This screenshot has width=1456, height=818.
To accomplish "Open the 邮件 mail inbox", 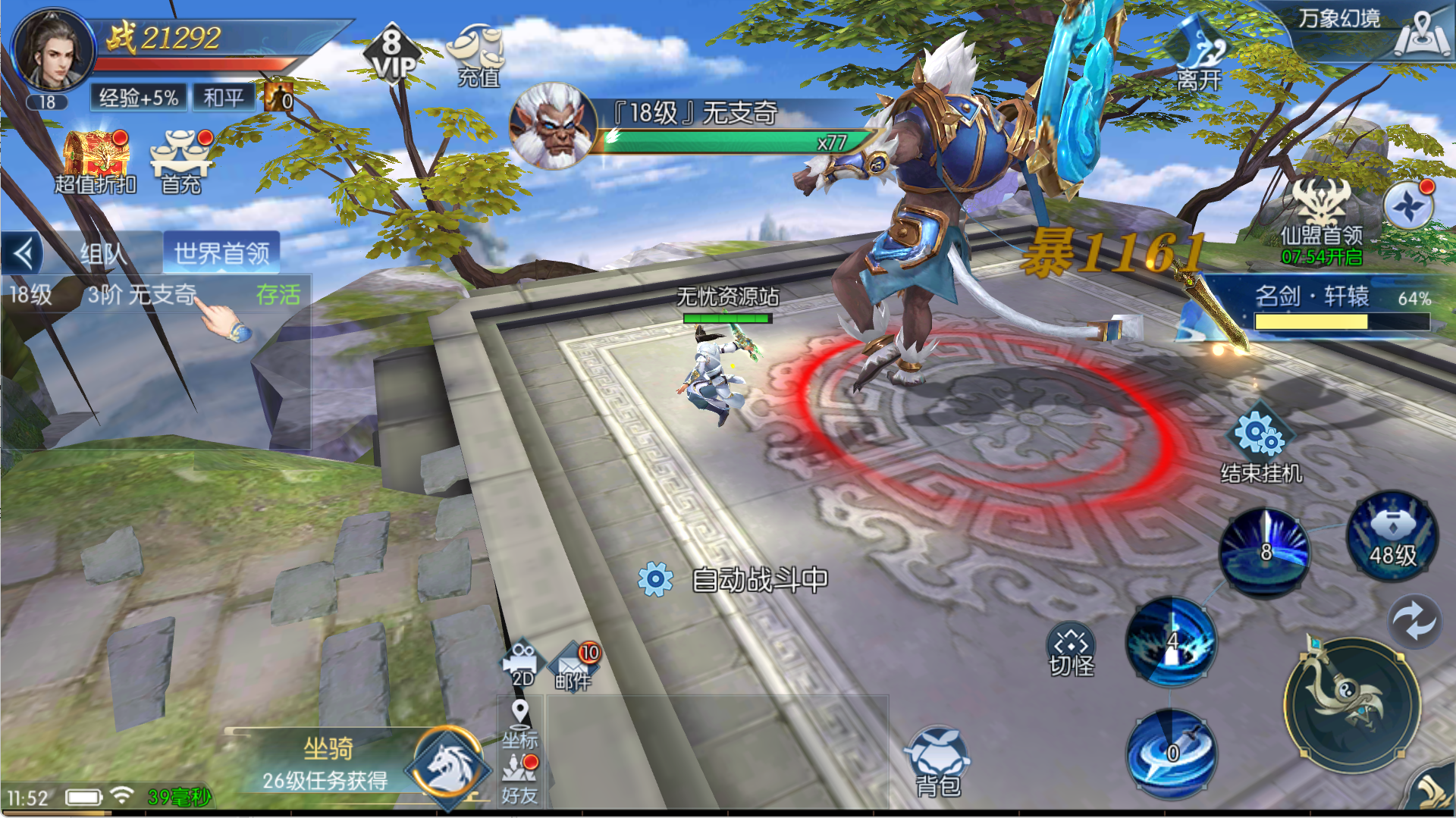I will click(x=574, y=666).
